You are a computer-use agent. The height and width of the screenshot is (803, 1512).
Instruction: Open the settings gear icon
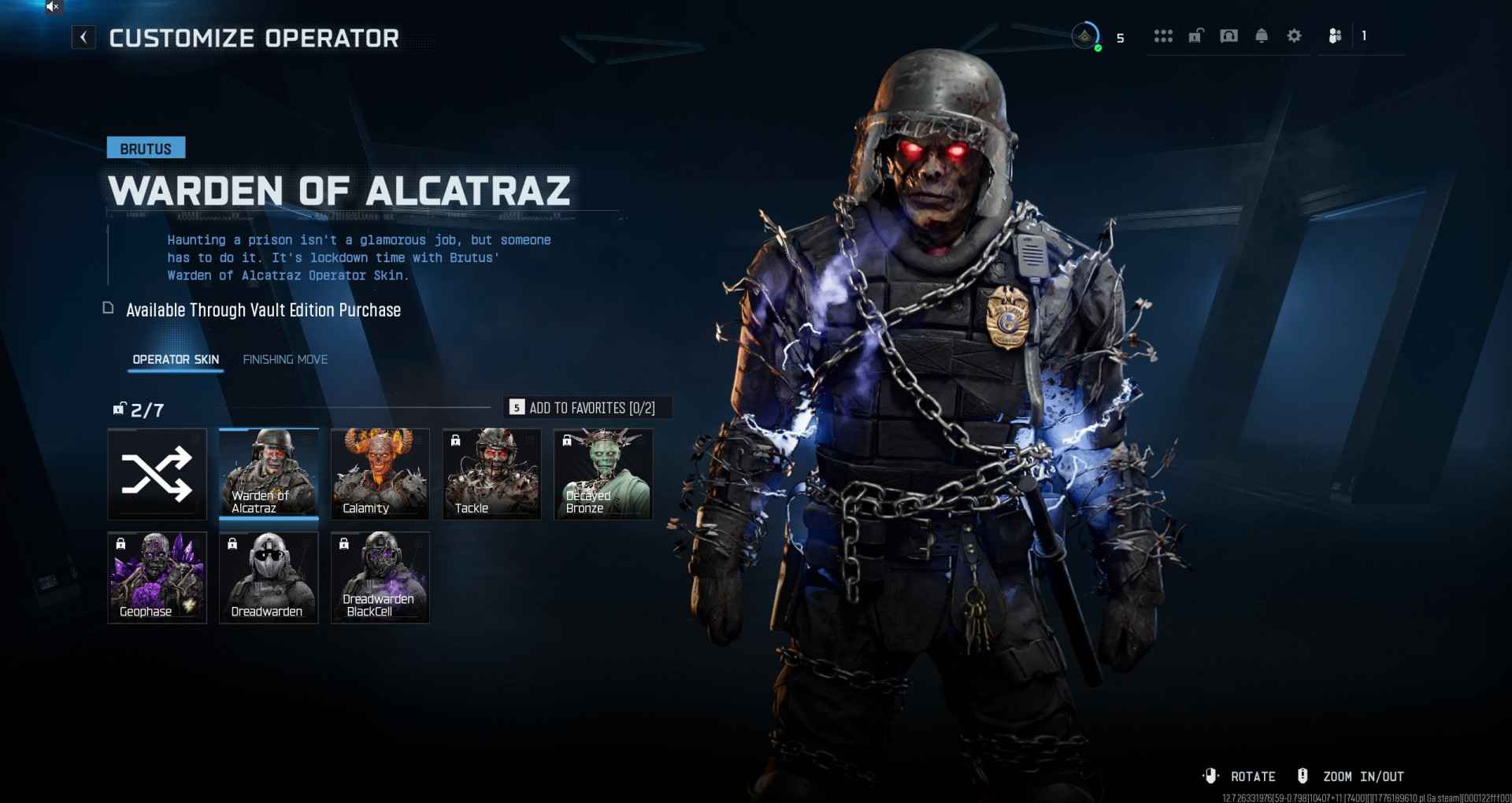[1294, 36]
